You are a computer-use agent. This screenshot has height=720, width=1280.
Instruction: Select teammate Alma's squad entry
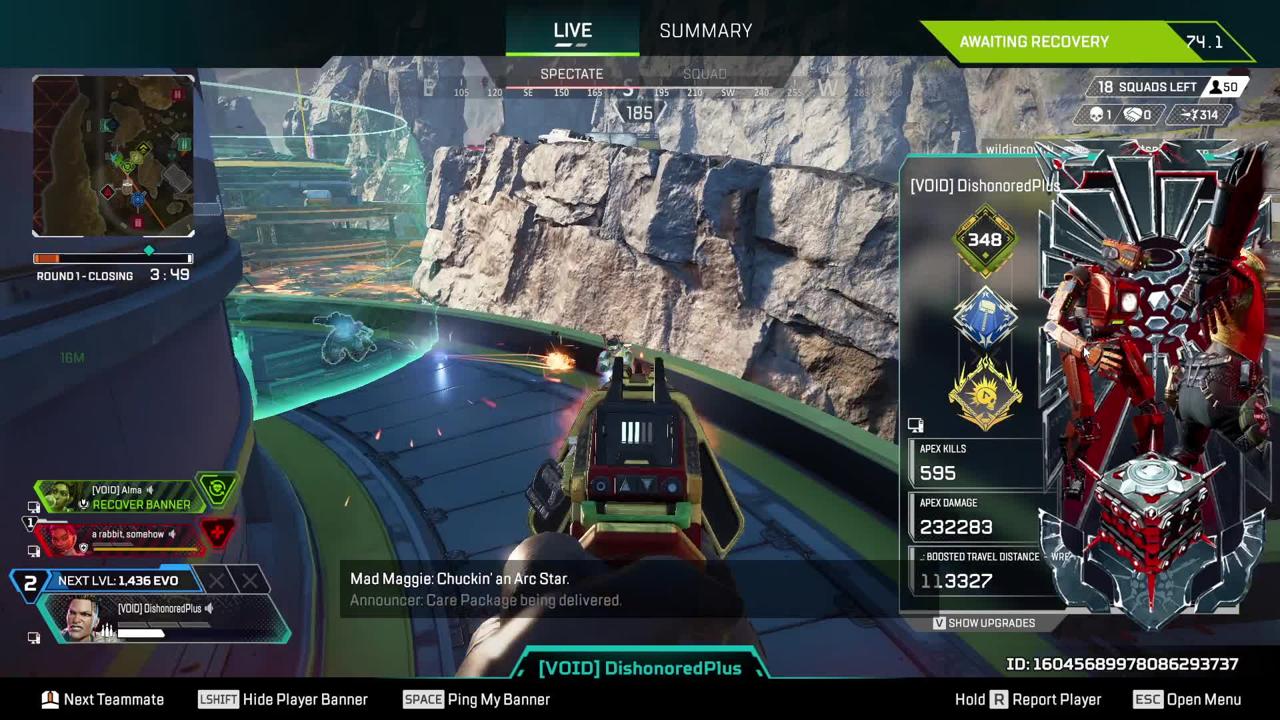tap(135, 496)
